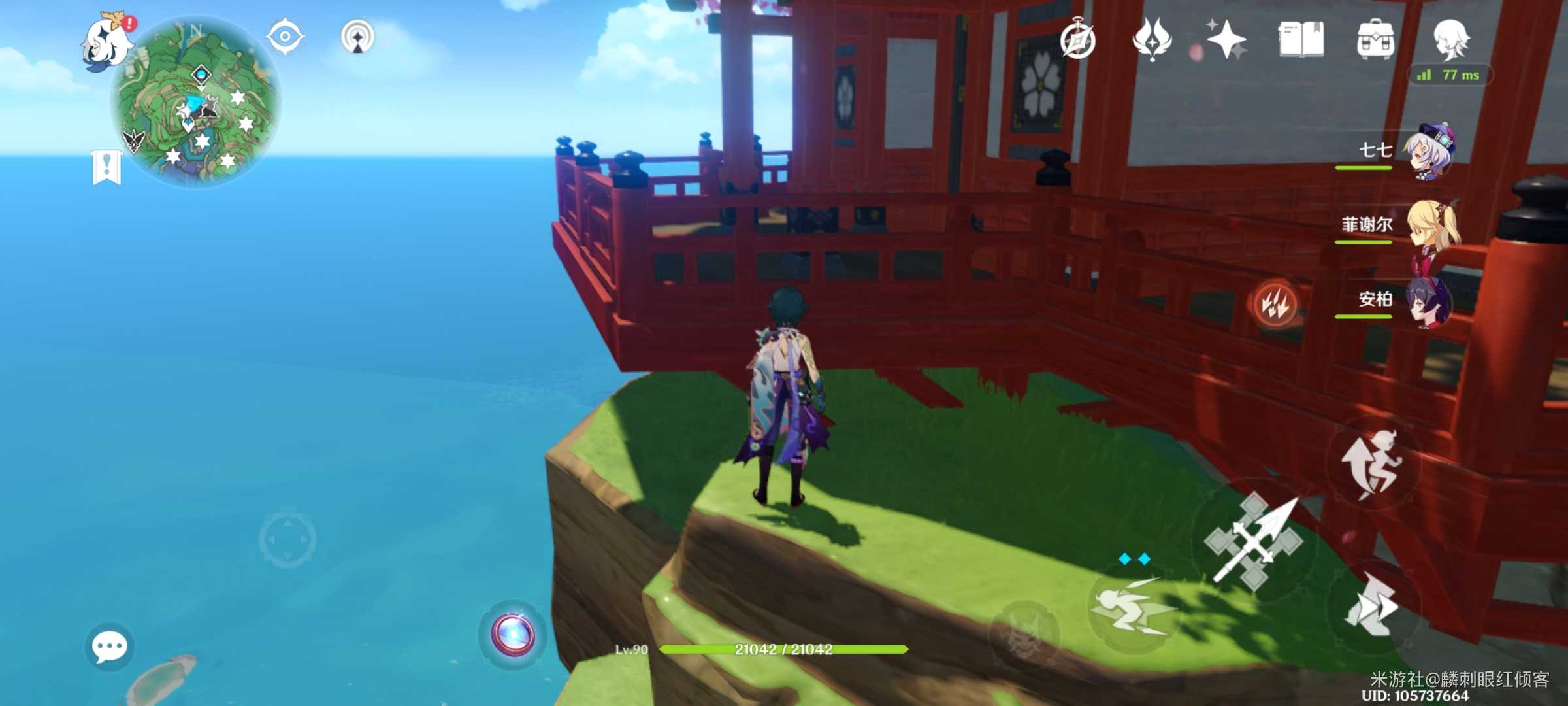Open the Adventurer Handbook book icon

[x=1301, y=39]
